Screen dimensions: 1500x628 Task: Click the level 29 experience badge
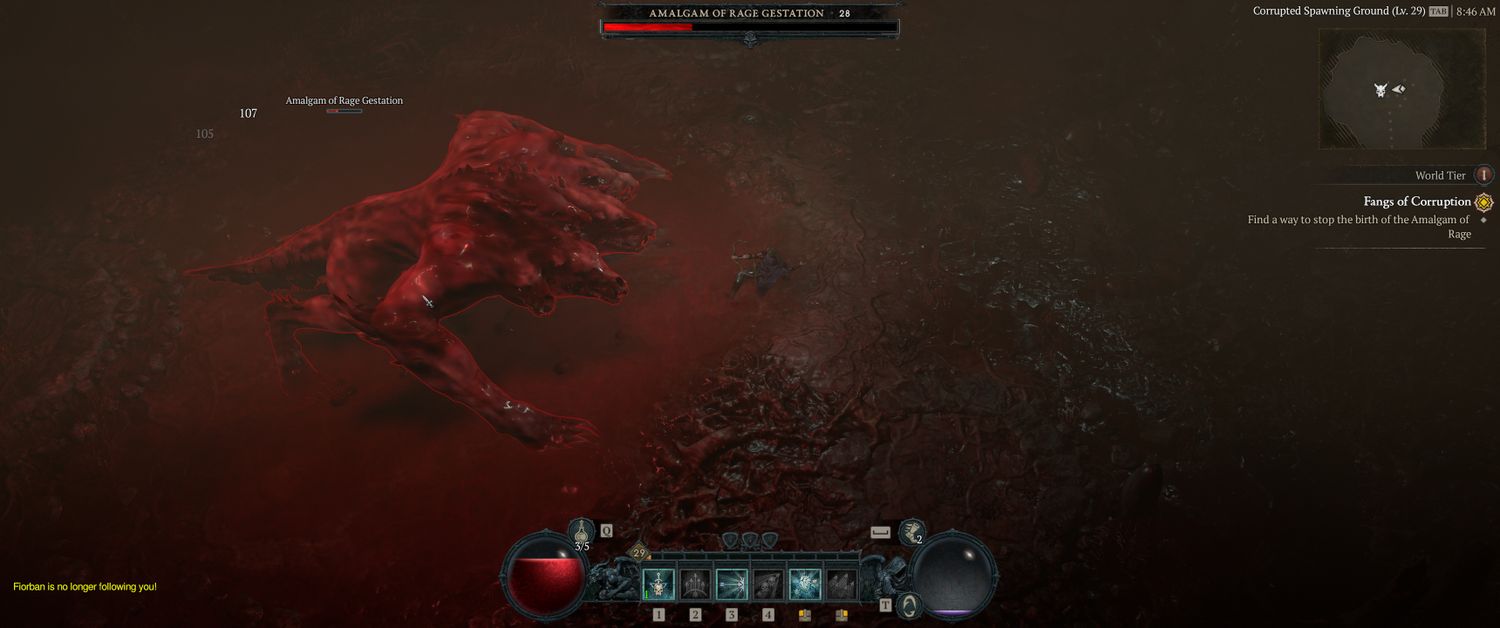639,552
